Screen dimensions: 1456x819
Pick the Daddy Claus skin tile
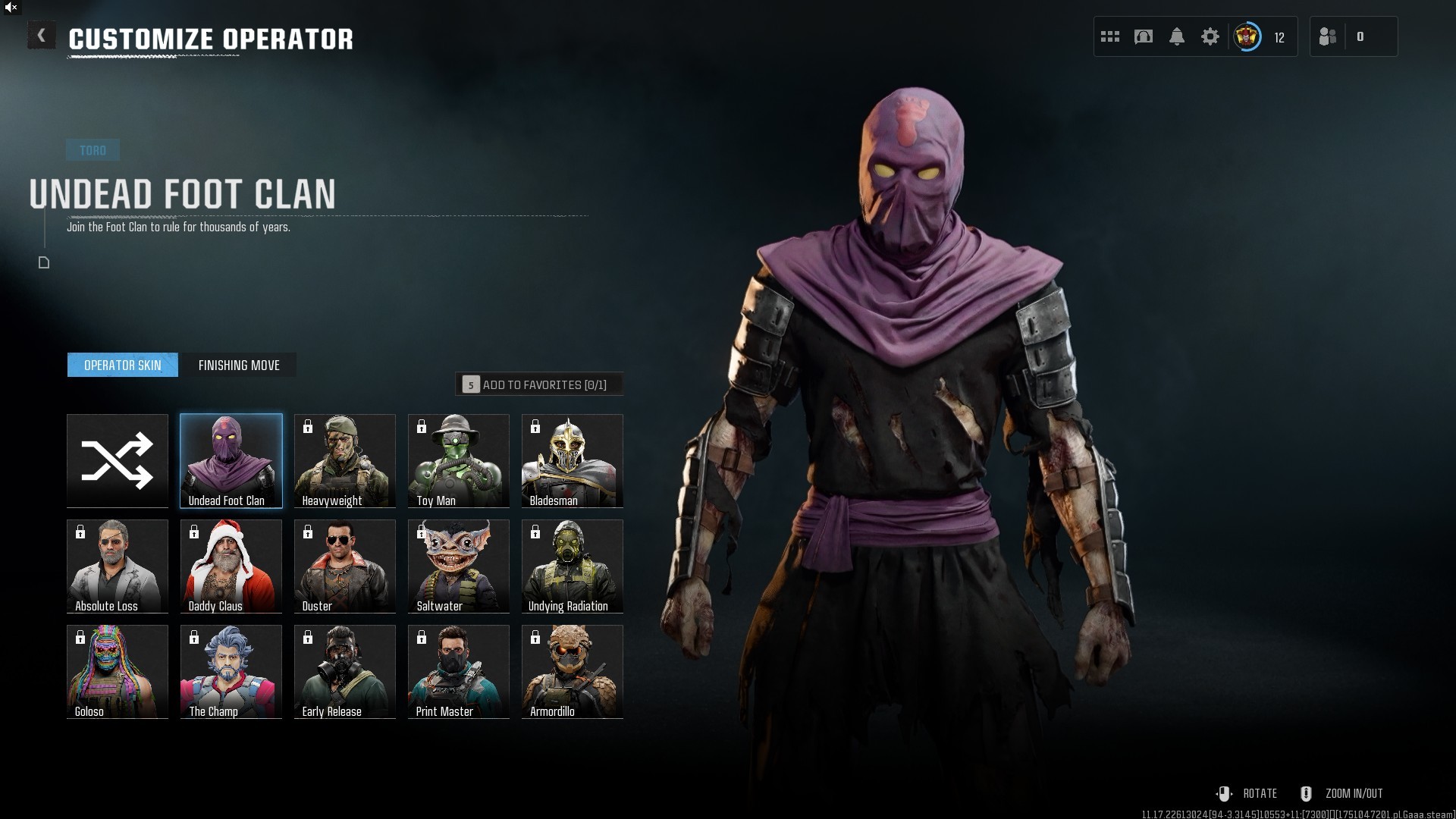pyautogui.click(x=231, y=566)
